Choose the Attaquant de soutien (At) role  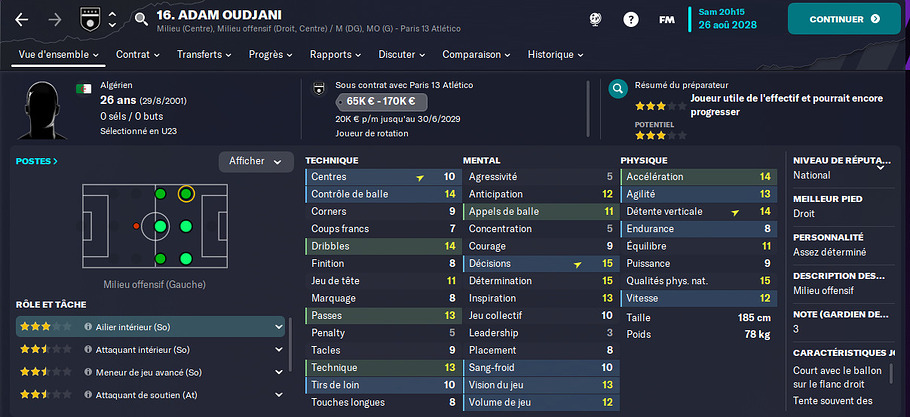click(150, 395)
